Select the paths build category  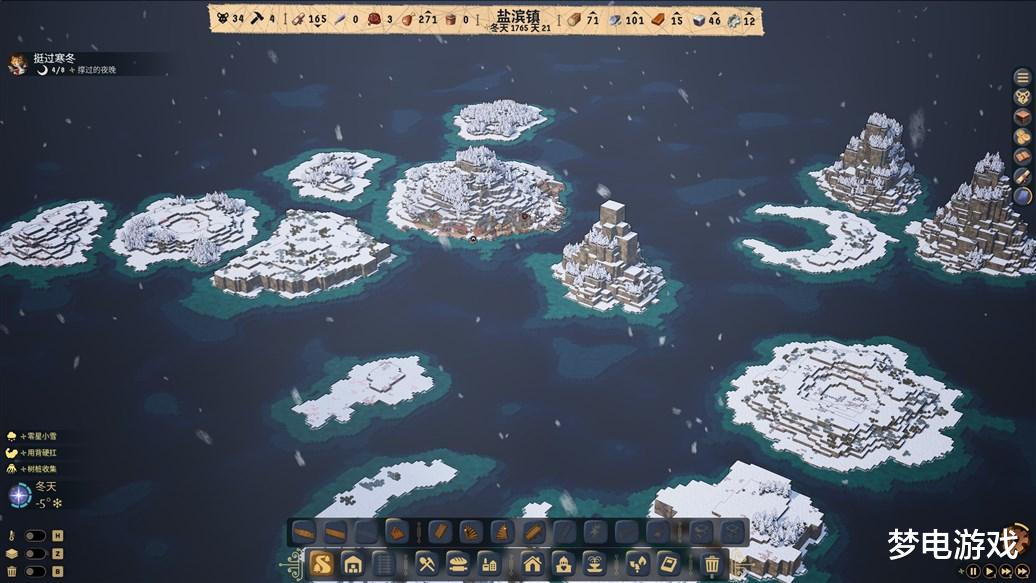click(321, 564)
